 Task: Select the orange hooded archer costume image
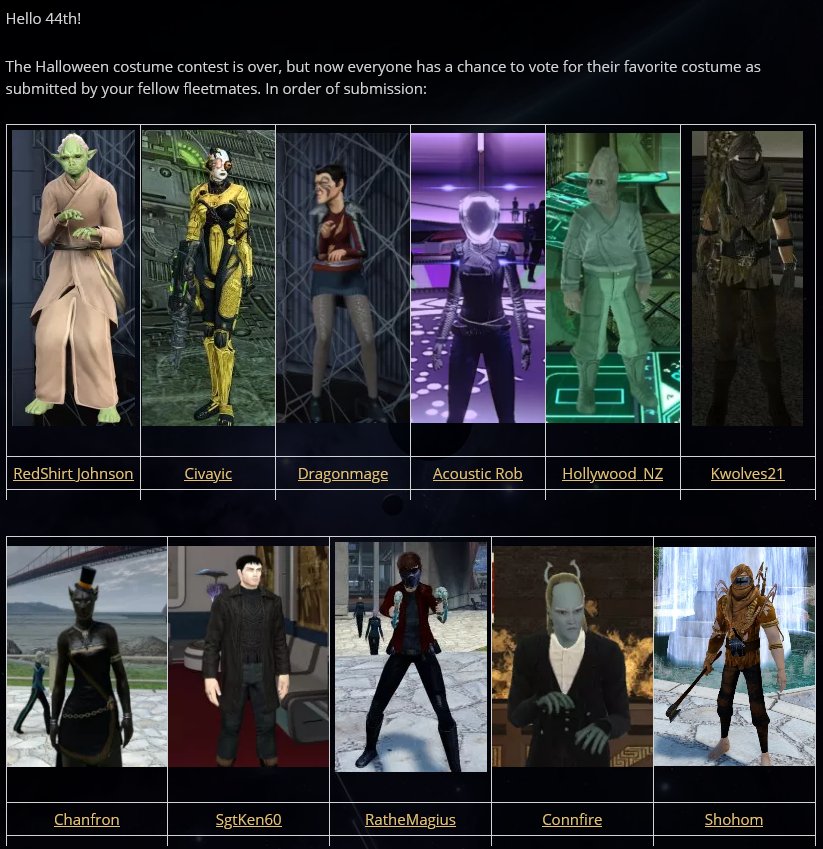click(x=734, y=656)
